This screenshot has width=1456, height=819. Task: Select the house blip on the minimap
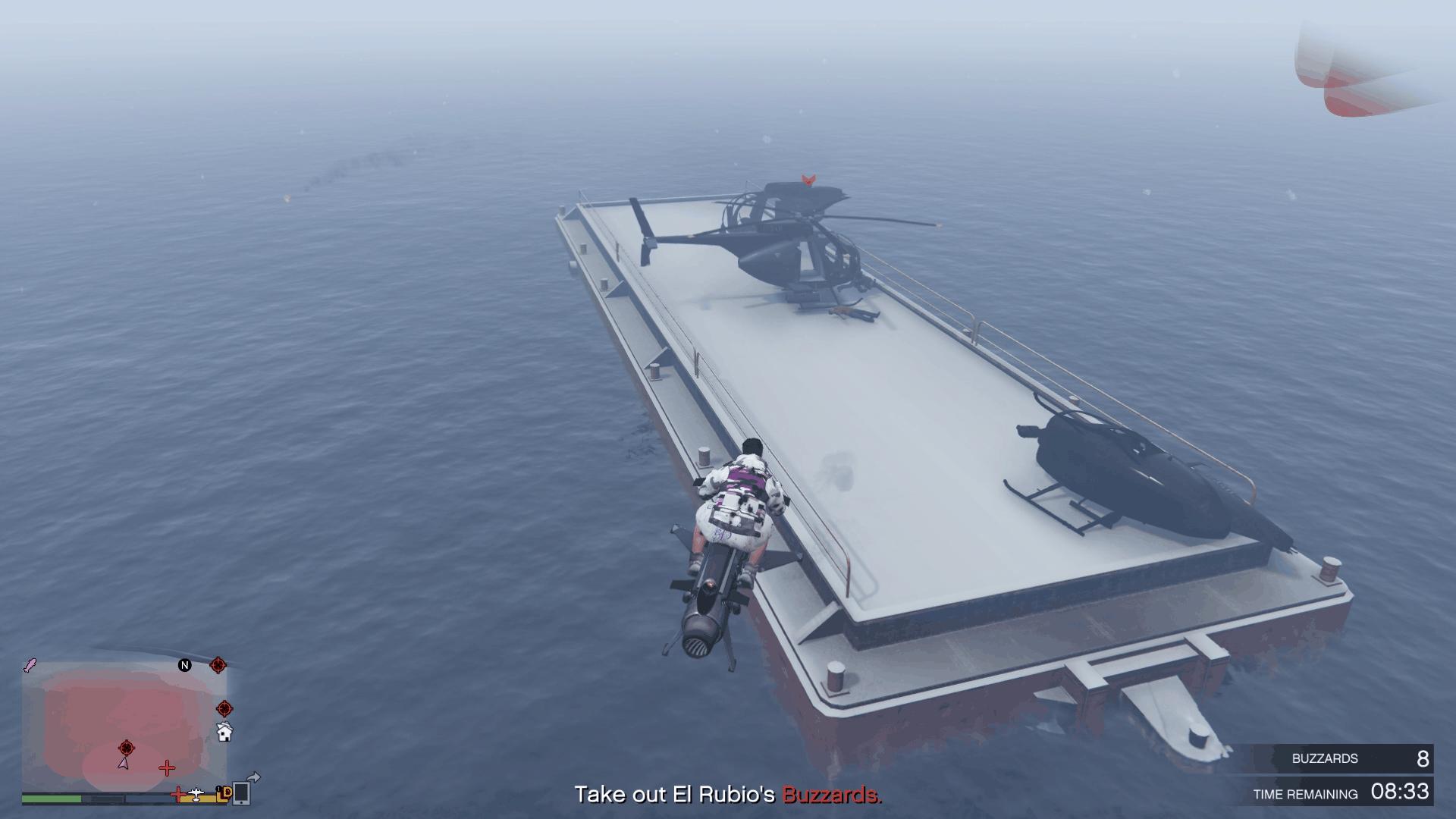point(225,733)
